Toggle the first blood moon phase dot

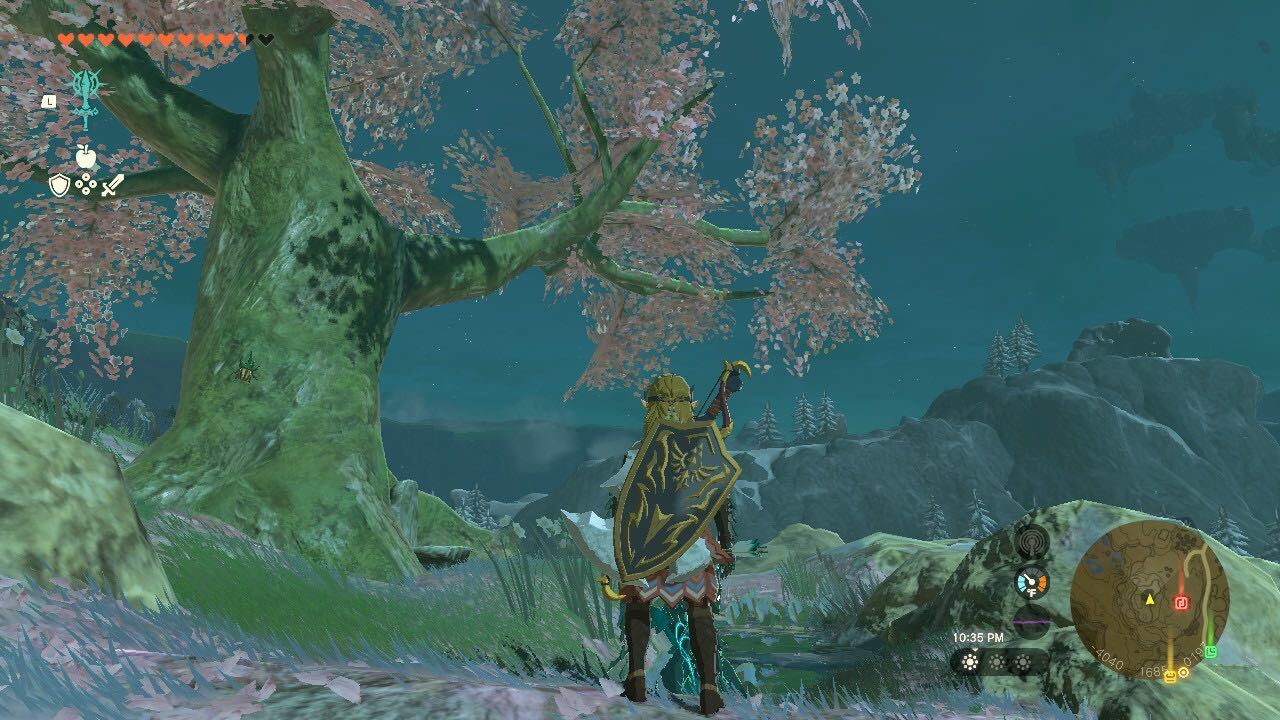(x=969, y=662)
